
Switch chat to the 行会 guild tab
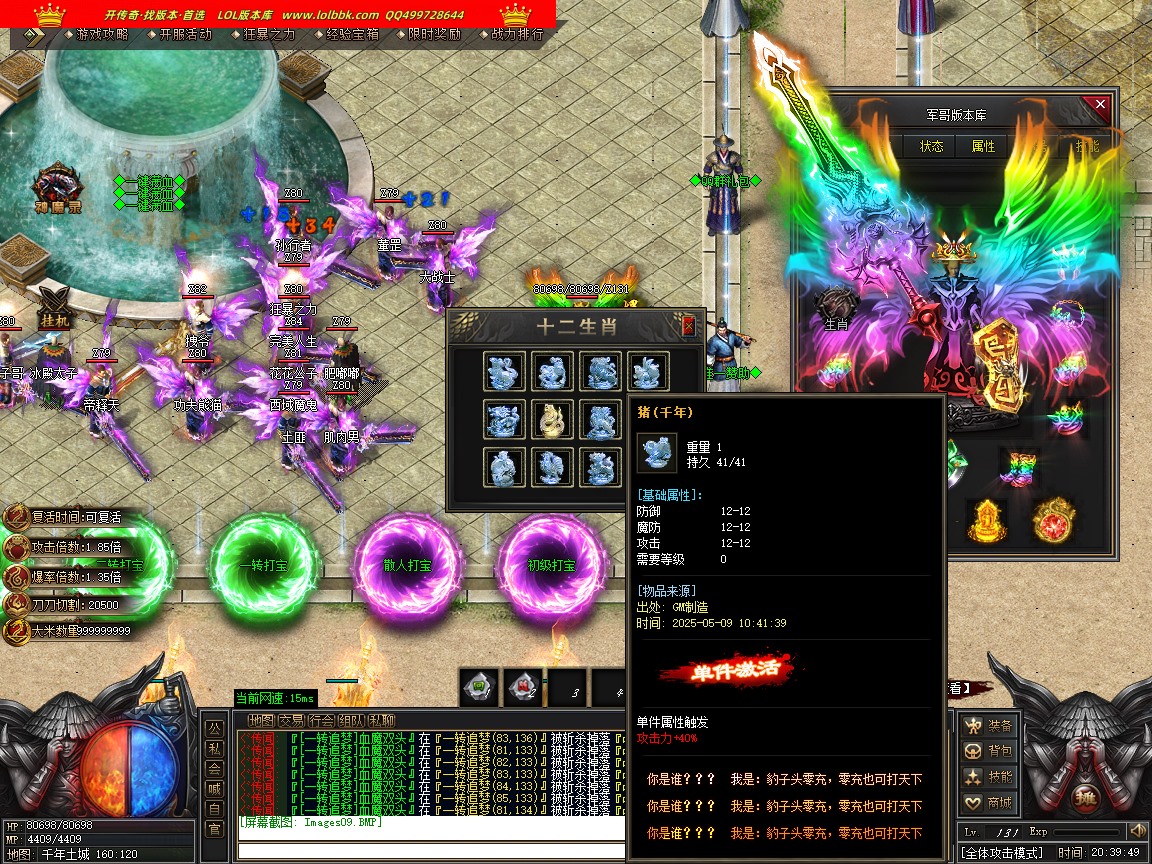tap(321, 720)
